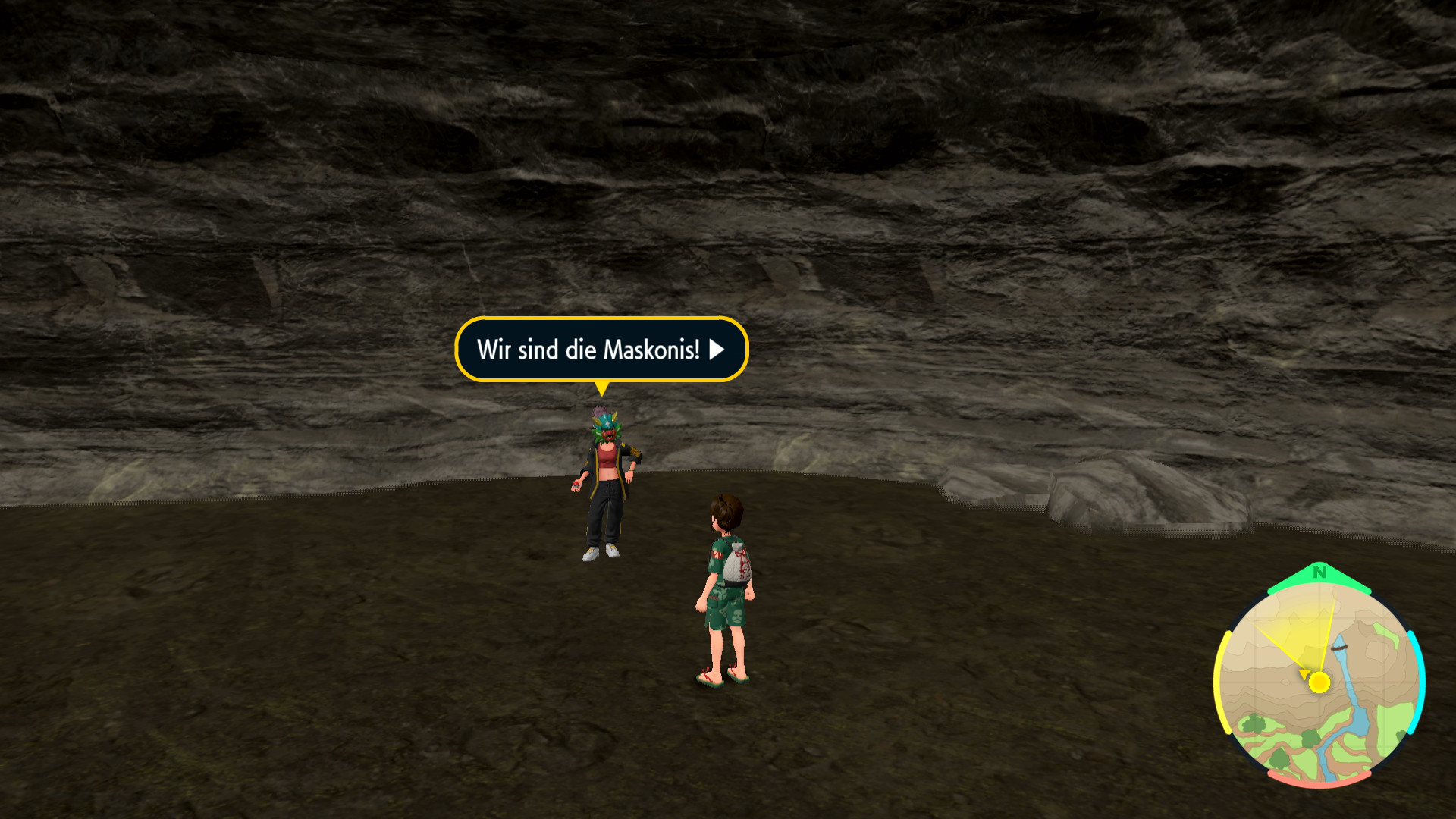1456x819 pixels.
Task: Select the yellow player marker on minimap
Action: (x=1319, y=682)
